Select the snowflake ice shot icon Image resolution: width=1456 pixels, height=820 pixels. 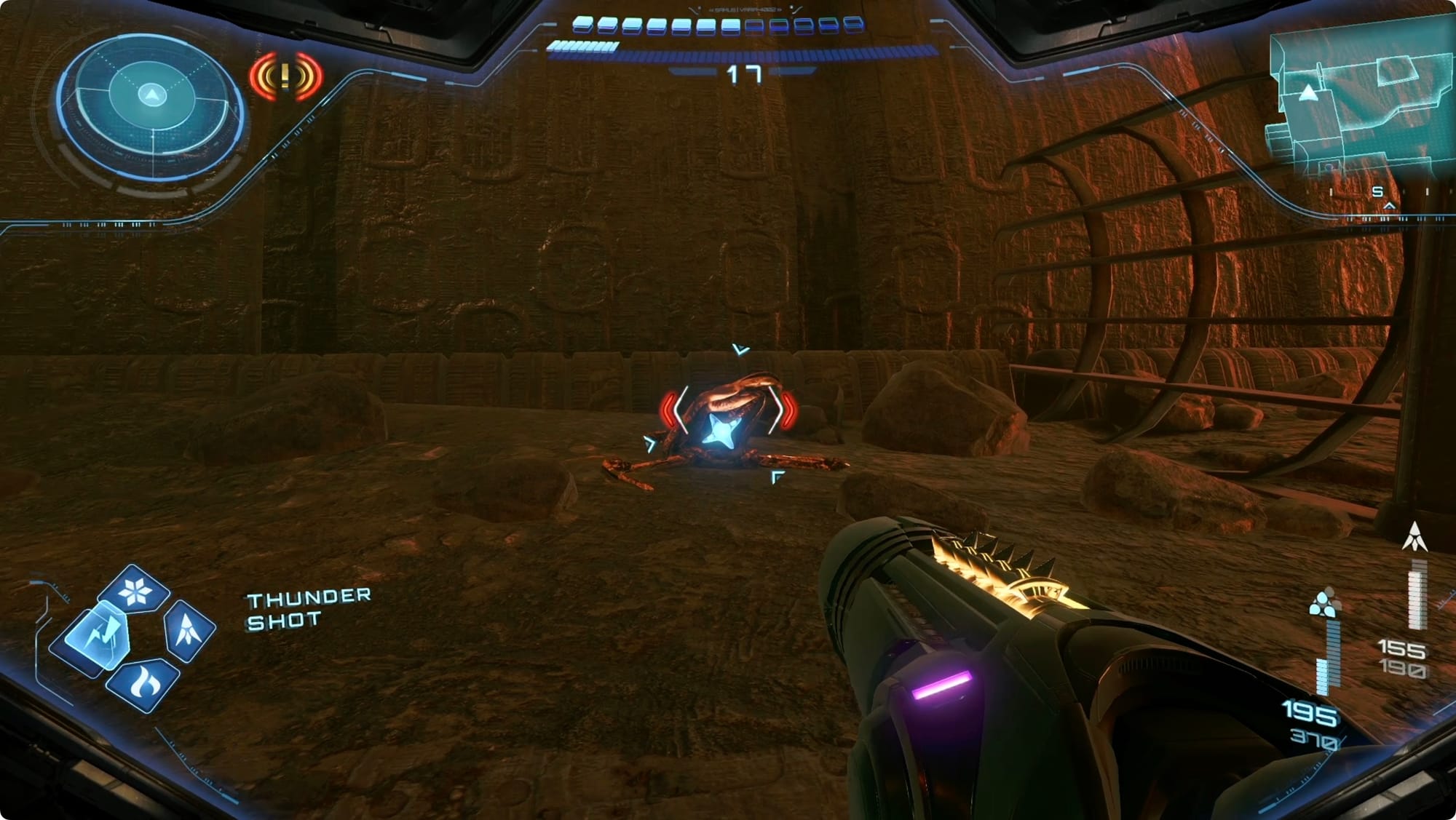[135, 590]
